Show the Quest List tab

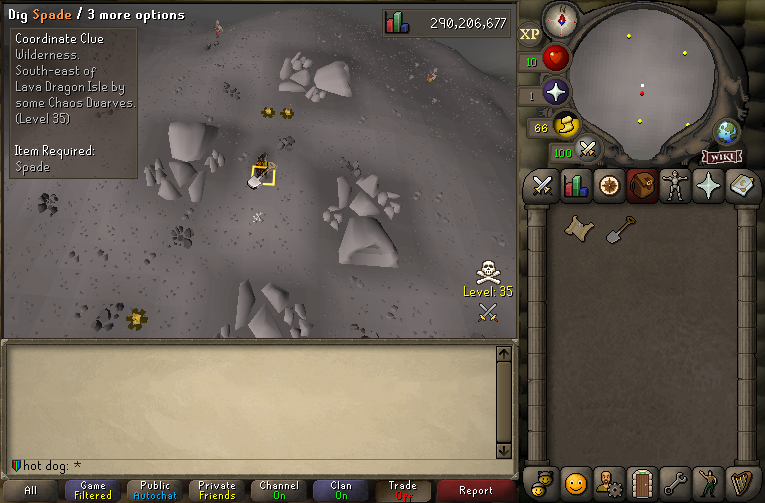tap(608, 186)
